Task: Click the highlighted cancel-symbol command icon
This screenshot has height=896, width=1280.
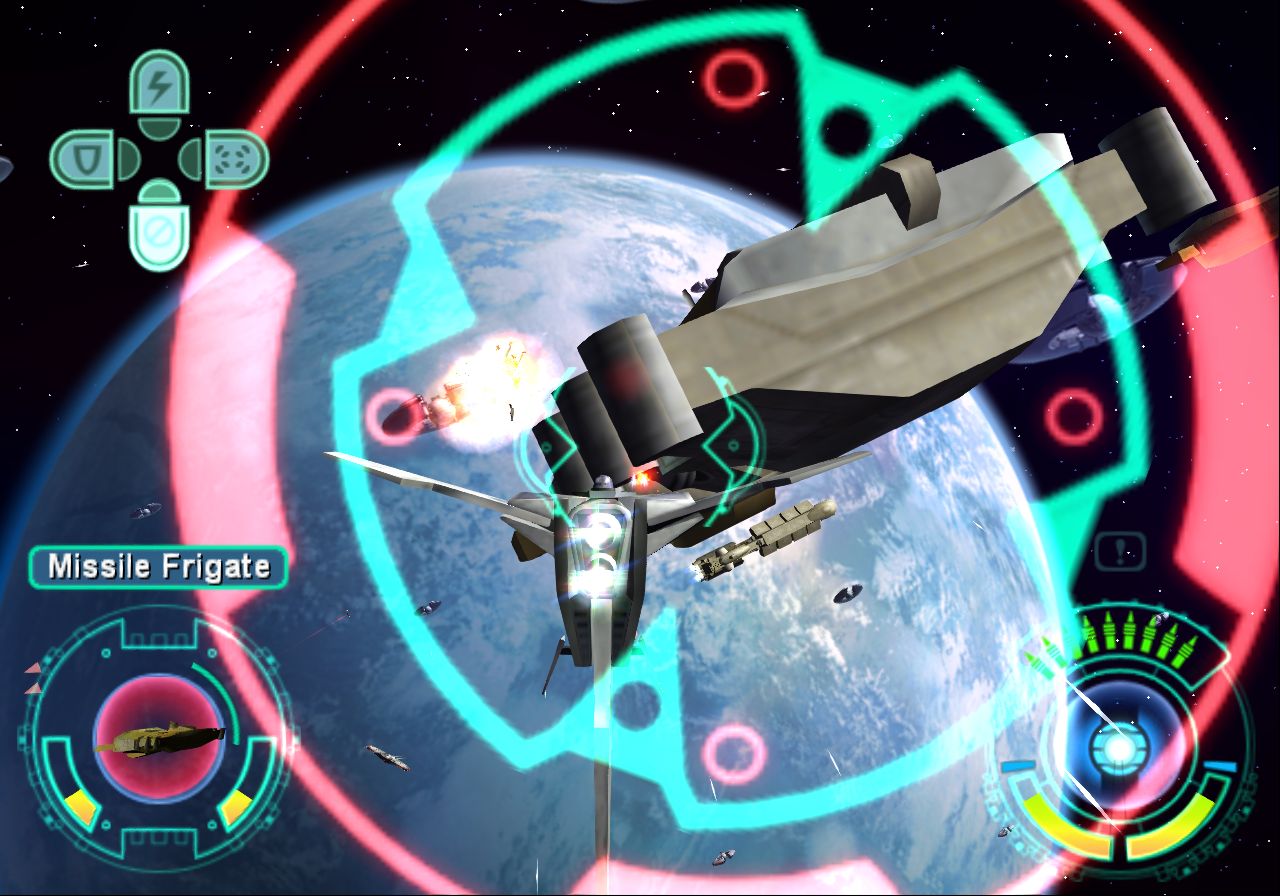Action: 160,234
